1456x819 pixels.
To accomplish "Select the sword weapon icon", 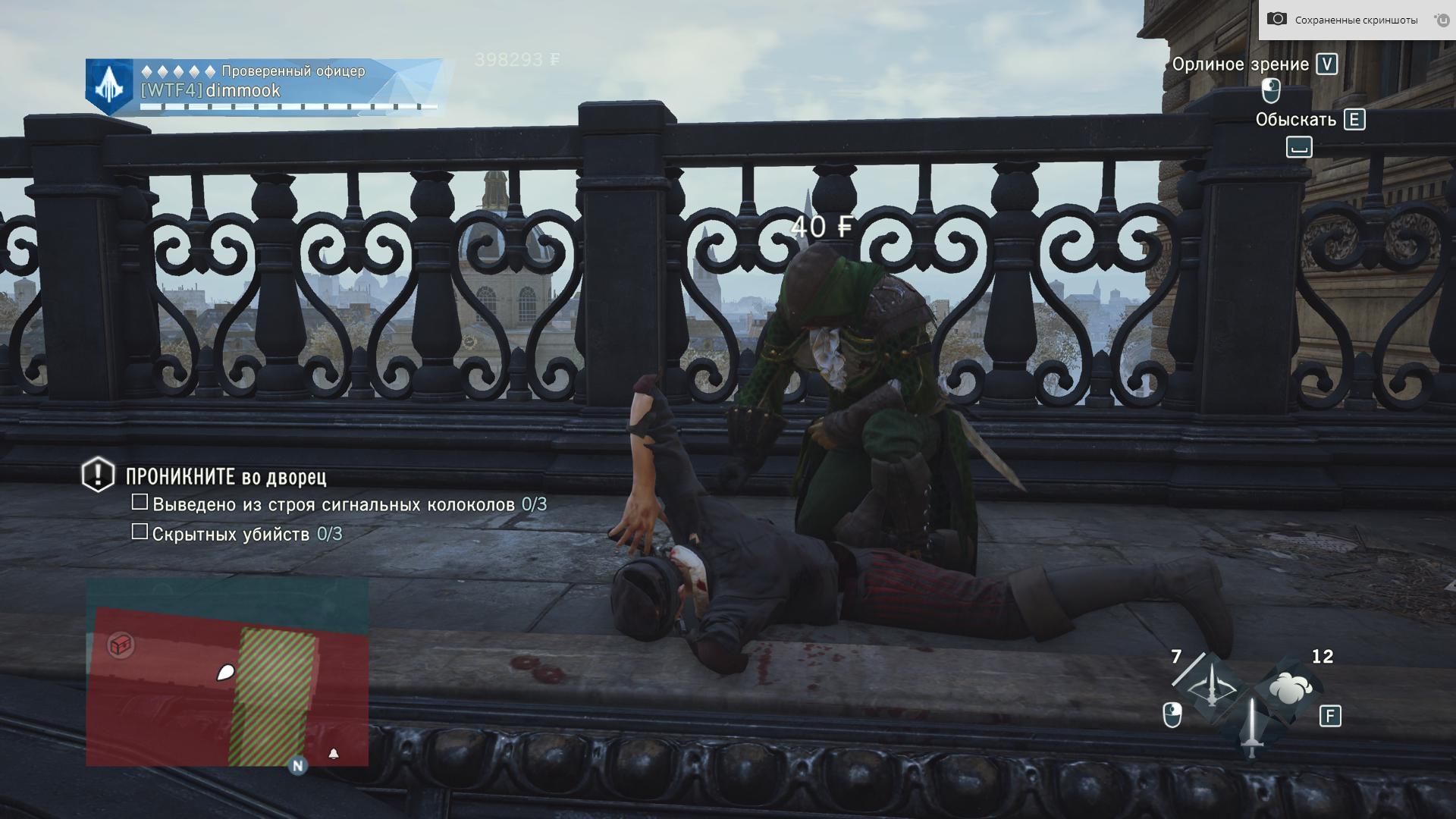I will tap(1251, 728).
